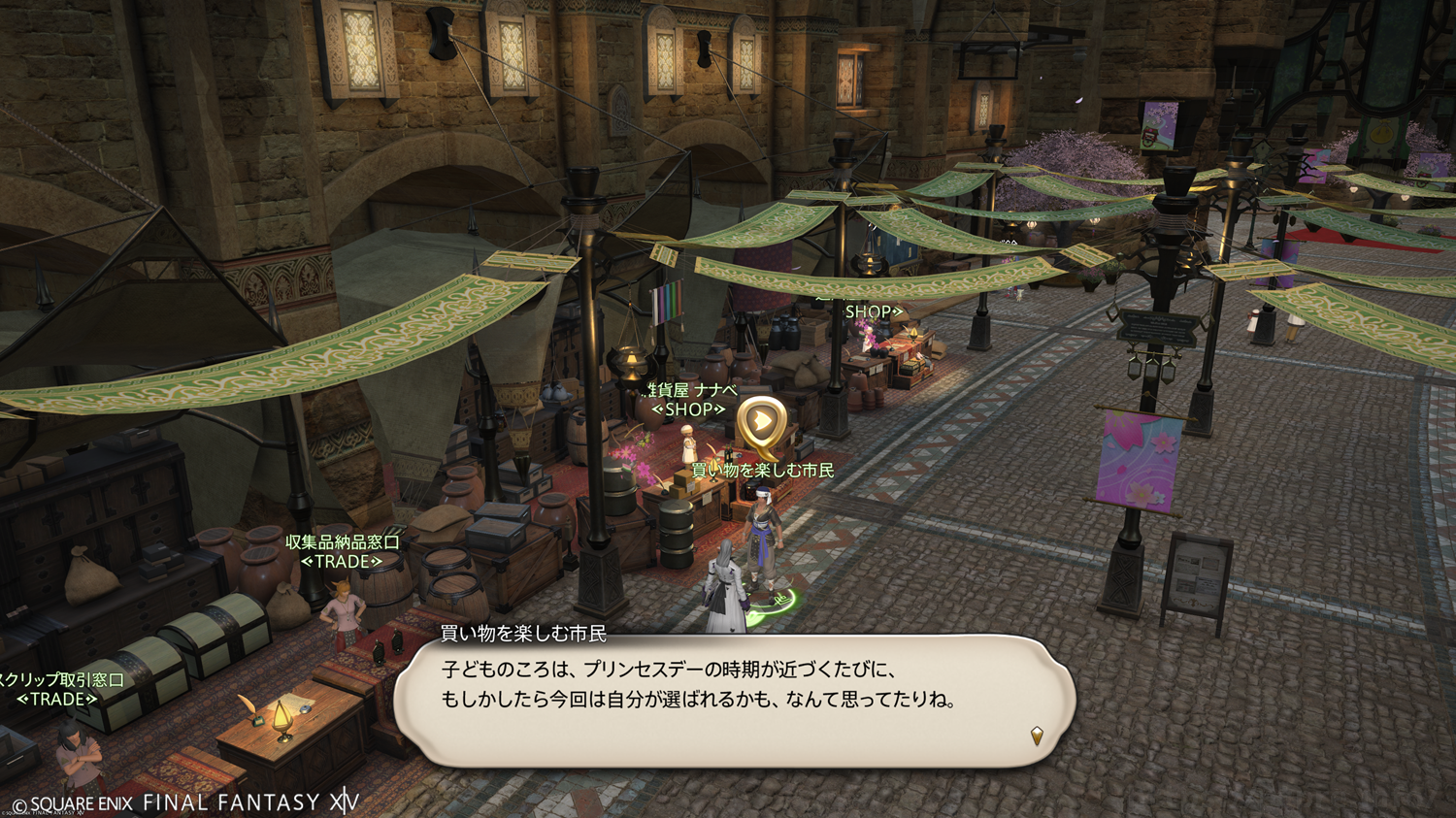Choose the スクリップ取引窓口 TRADE nameplate
1456x818 pixels.
58,689
